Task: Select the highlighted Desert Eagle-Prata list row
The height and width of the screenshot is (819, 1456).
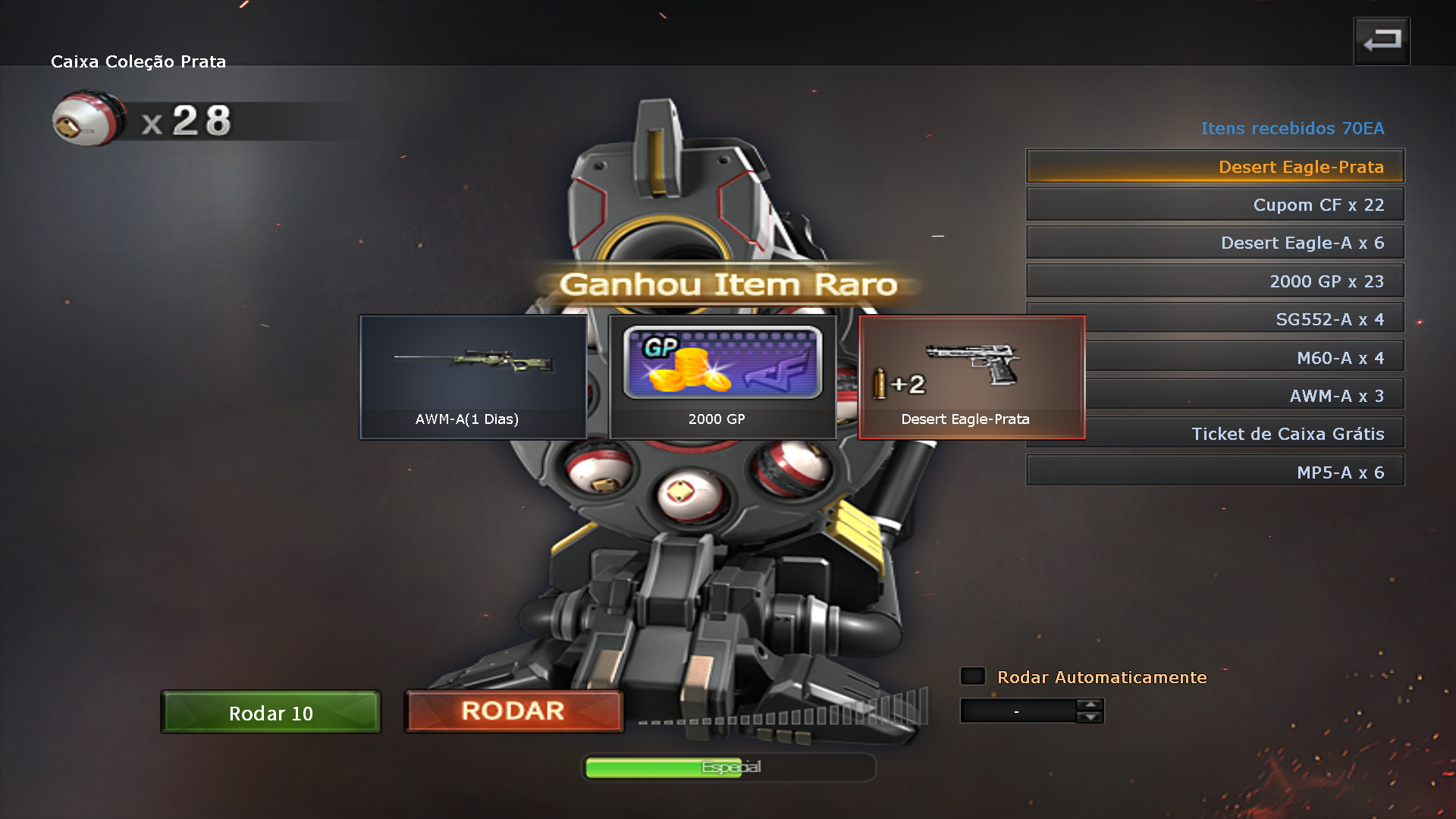Action: click(1215, 166)
